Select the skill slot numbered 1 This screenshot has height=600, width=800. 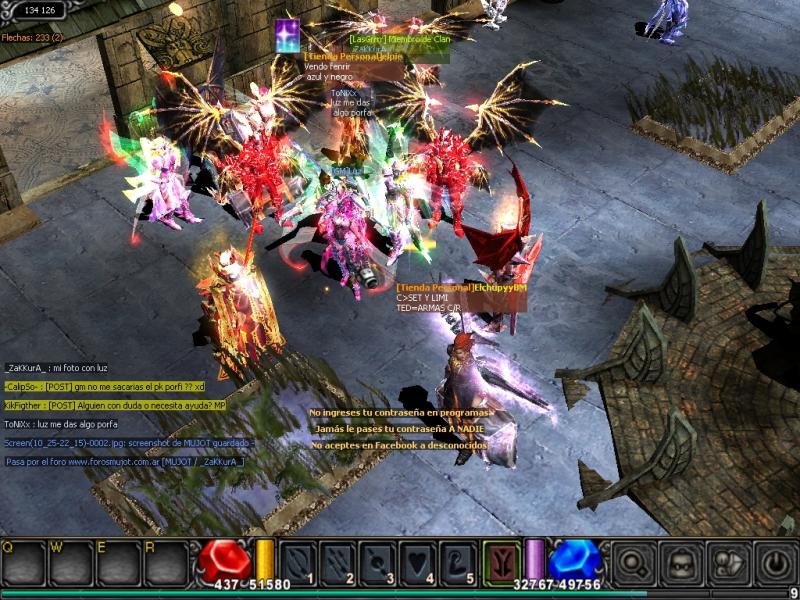pos(299,562)
